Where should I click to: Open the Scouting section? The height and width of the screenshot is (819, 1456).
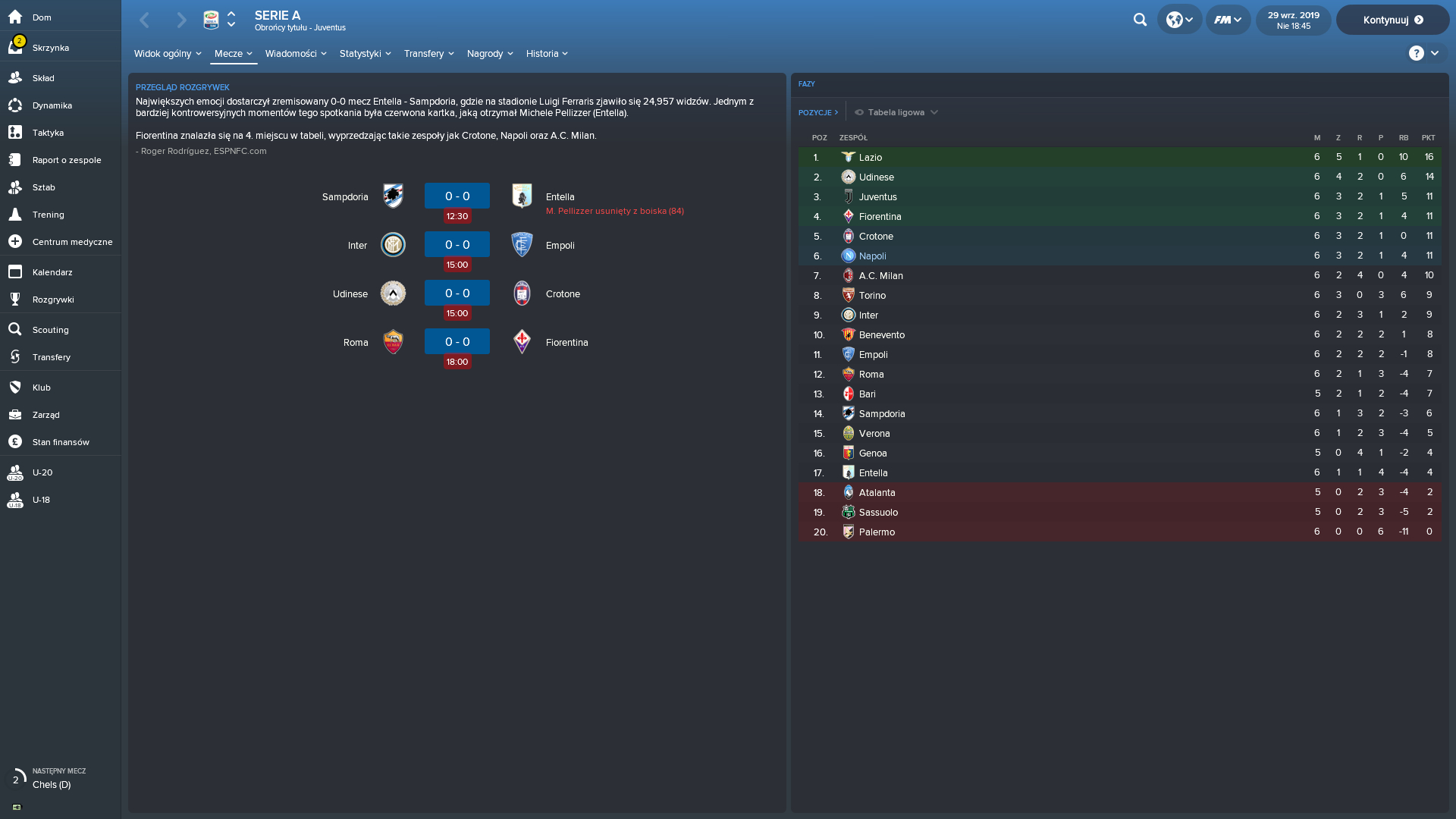click(x=50, y=330)
